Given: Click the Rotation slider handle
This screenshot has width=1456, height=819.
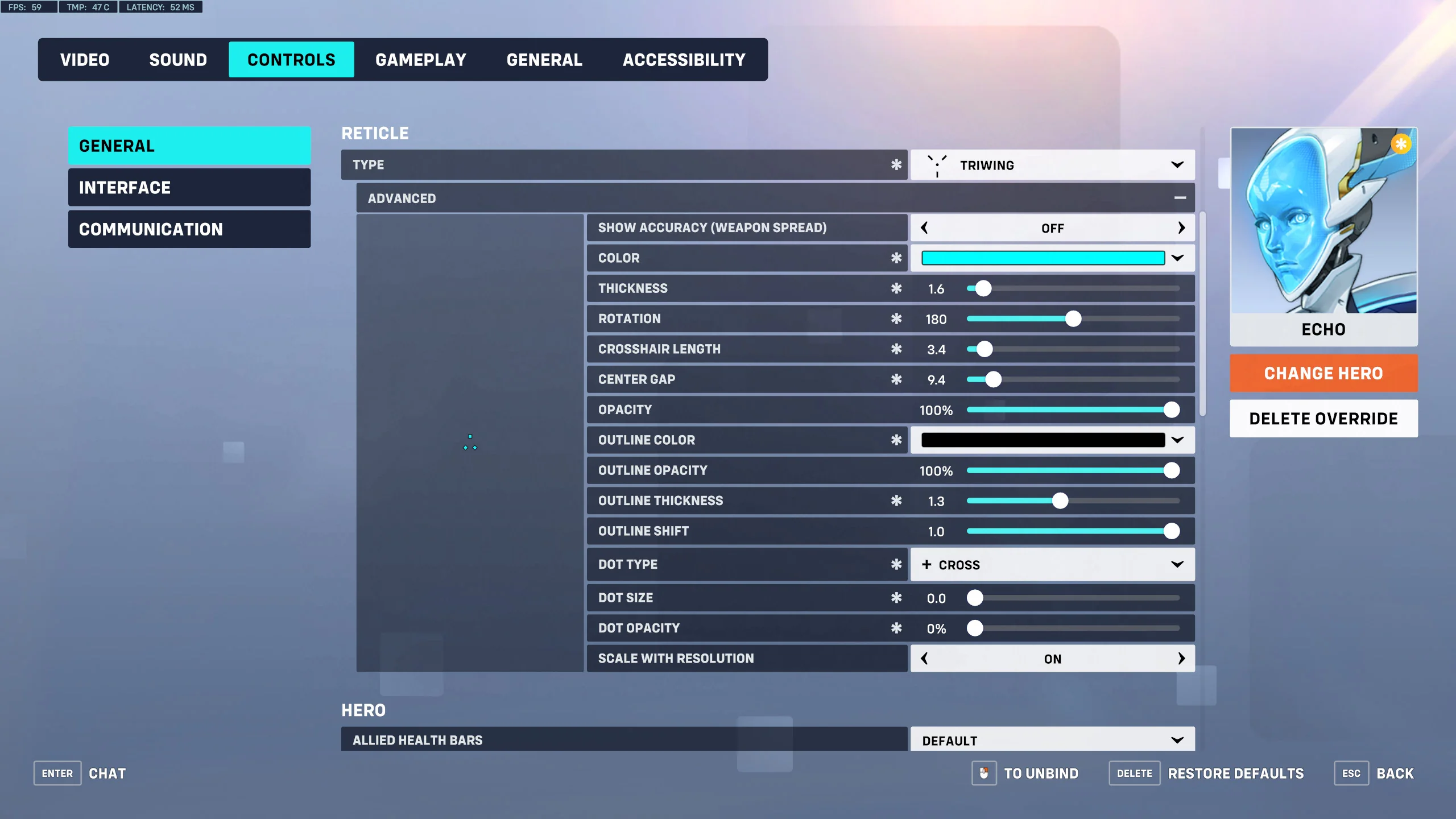Looking at the screenshot, I should pos(1073,319).
